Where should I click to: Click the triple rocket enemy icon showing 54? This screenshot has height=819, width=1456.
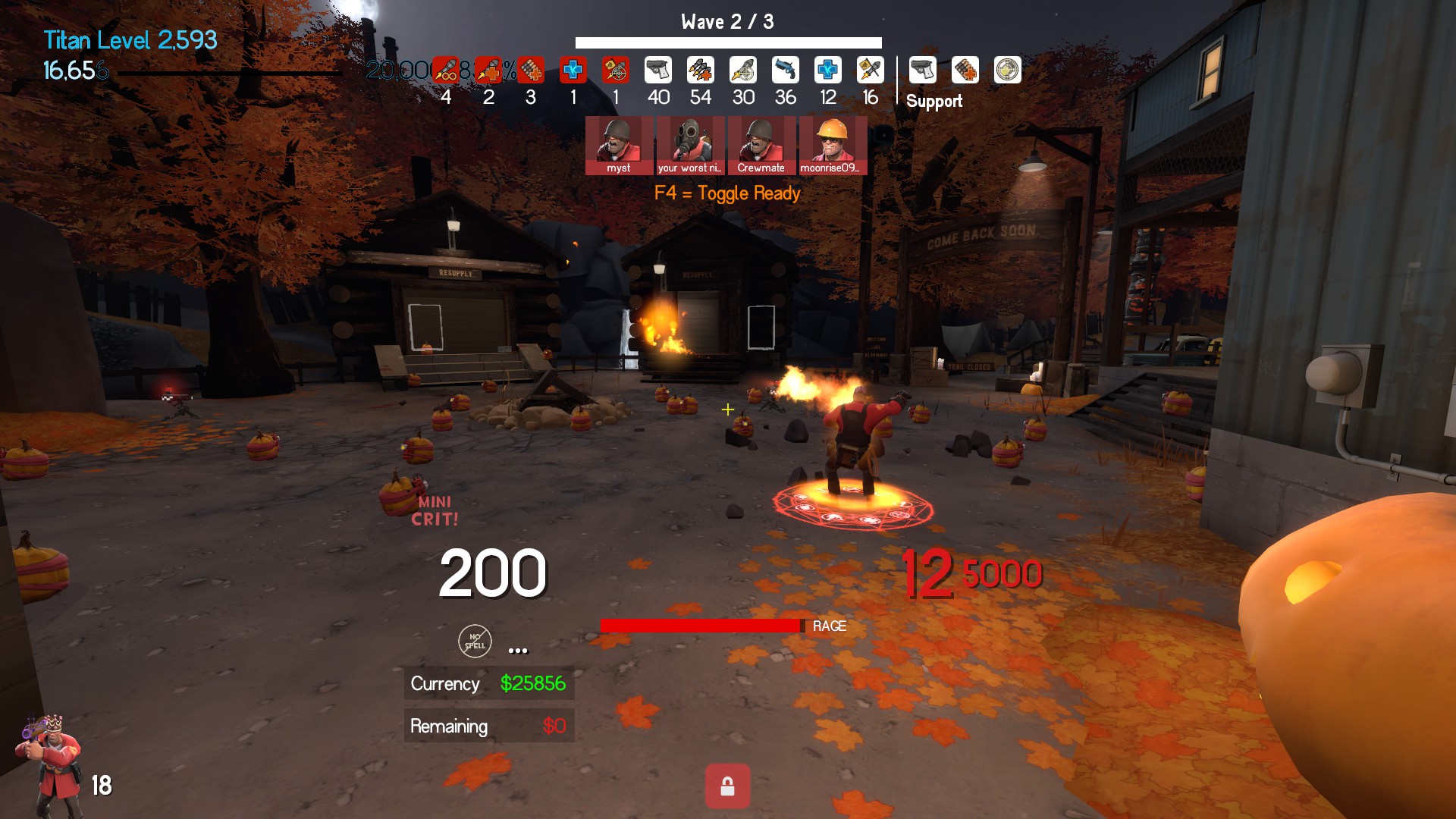click(700, 71)
